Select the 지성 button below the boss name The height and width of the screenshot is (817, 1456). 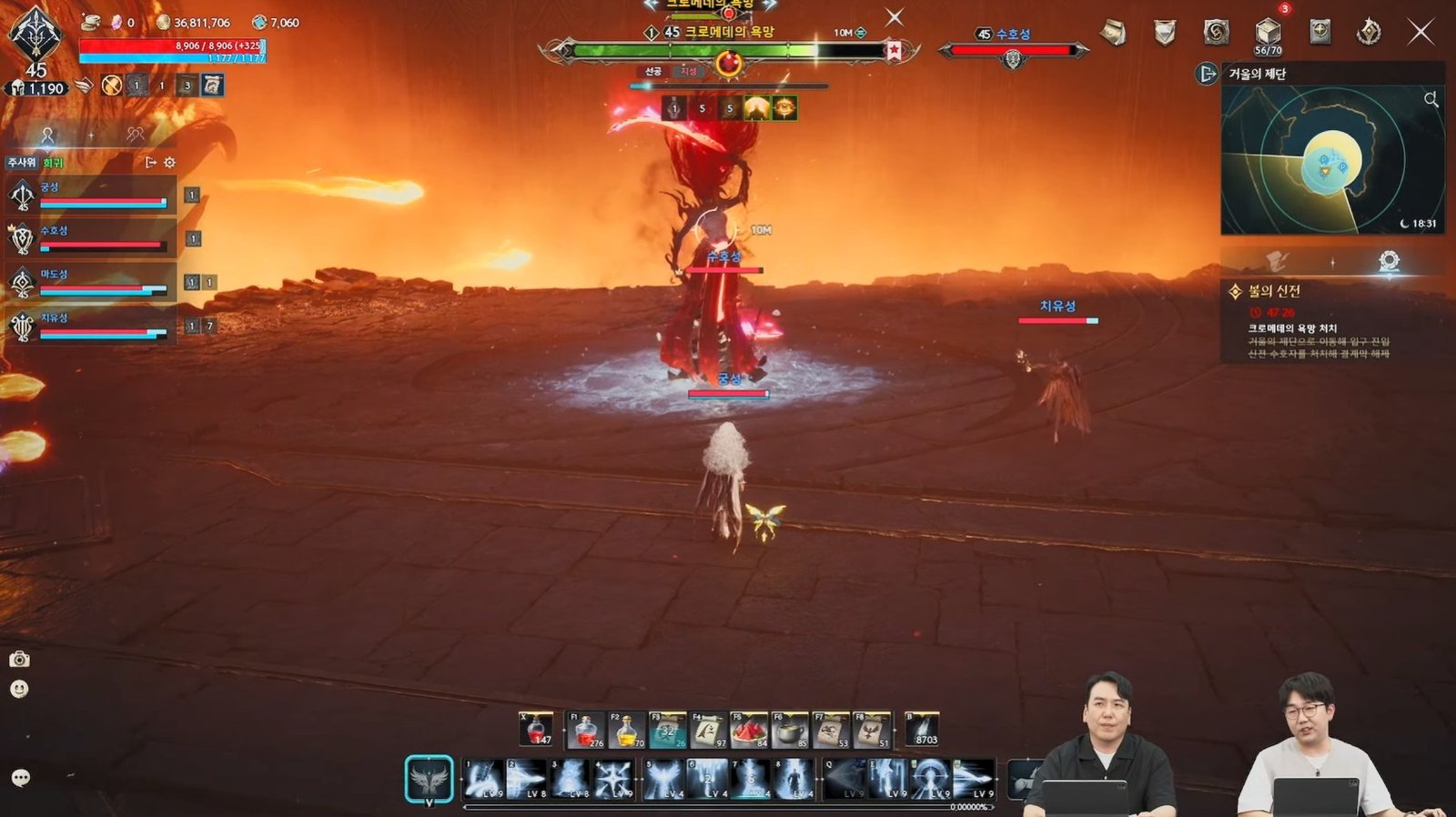click(689, 72)
